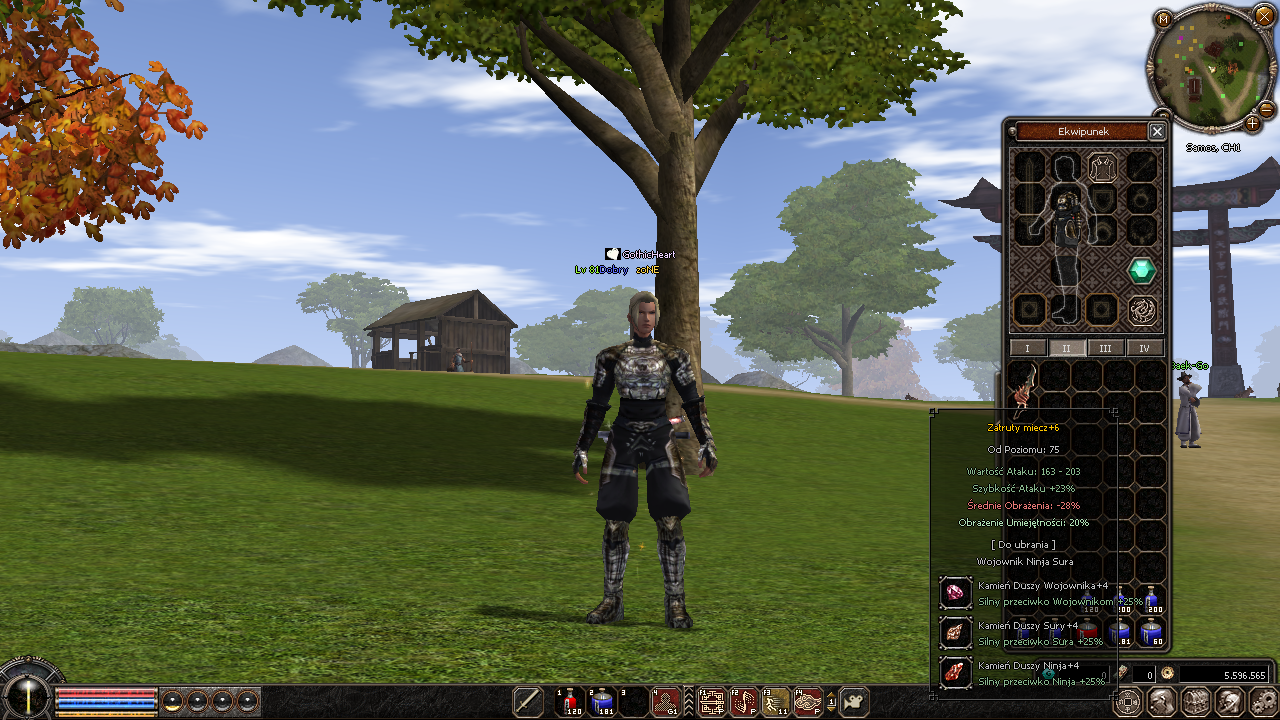
Task: Select the costume shirt equipment slot
Action: tap(1102, 166)
